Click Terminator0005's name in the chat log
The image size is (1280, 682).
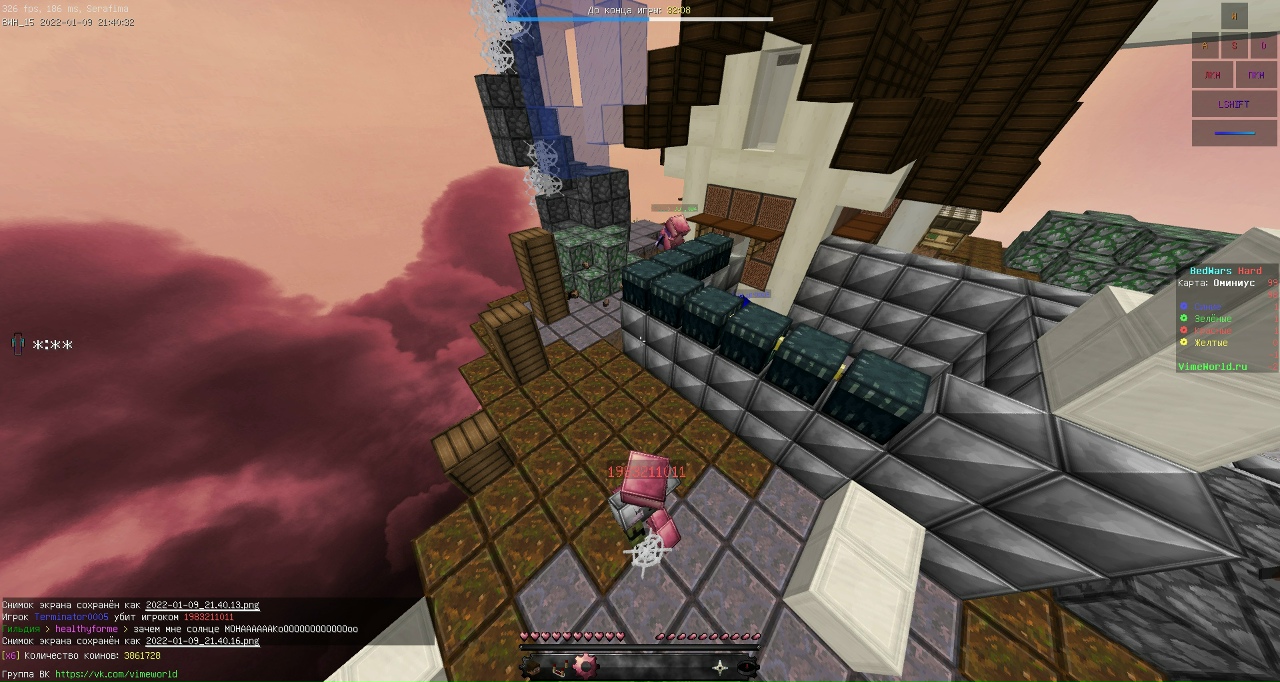71,617
